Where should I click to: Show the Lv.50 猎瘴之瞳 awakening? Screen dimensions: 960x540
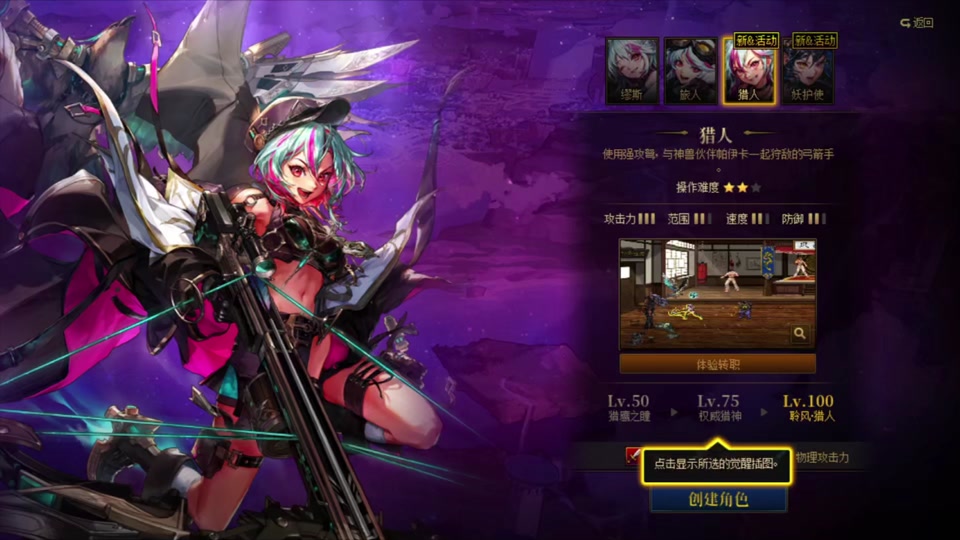(x=628, y=408)
